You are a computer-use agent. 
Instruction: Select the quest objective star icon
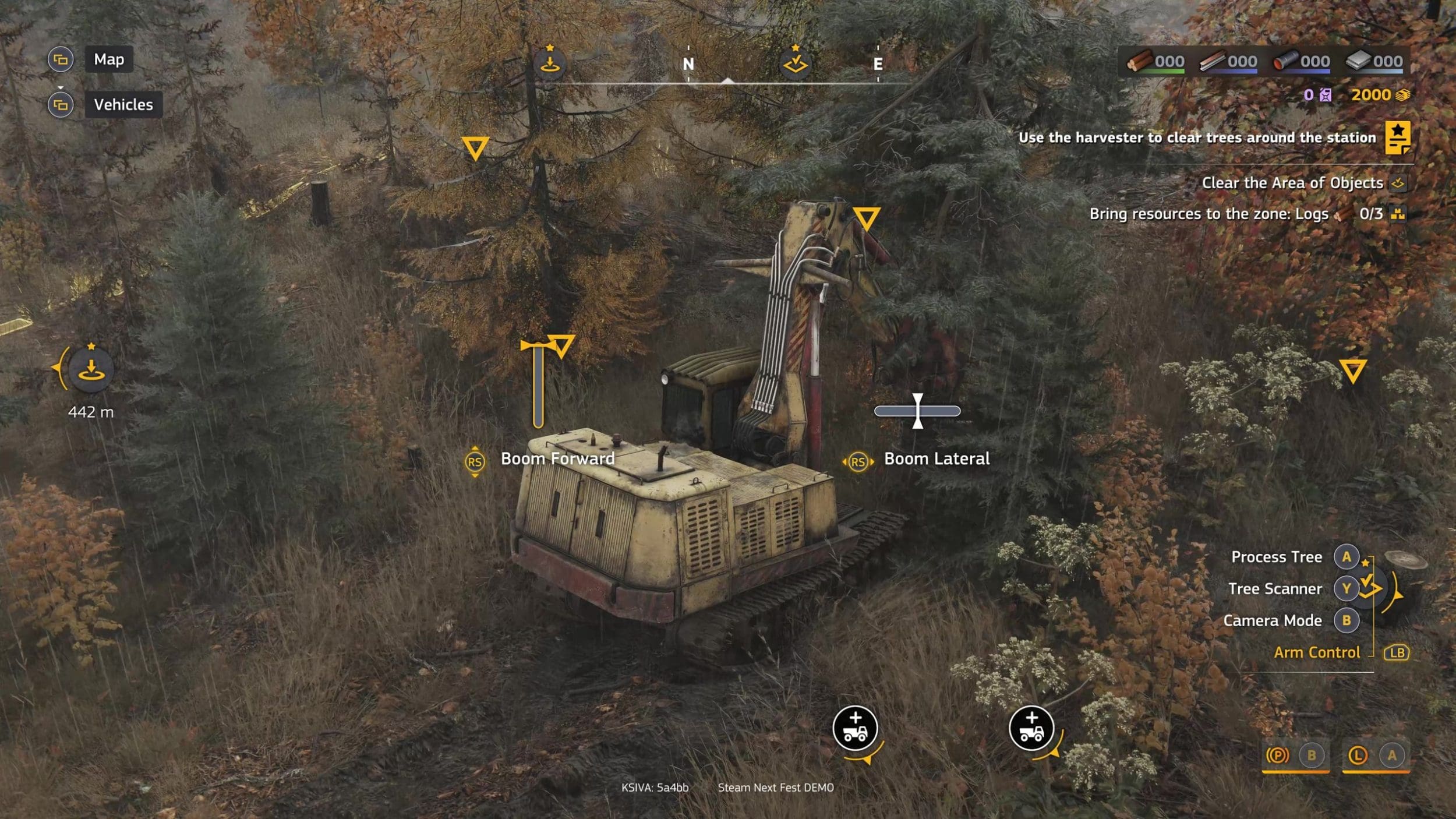click(x=1397, y=137)
